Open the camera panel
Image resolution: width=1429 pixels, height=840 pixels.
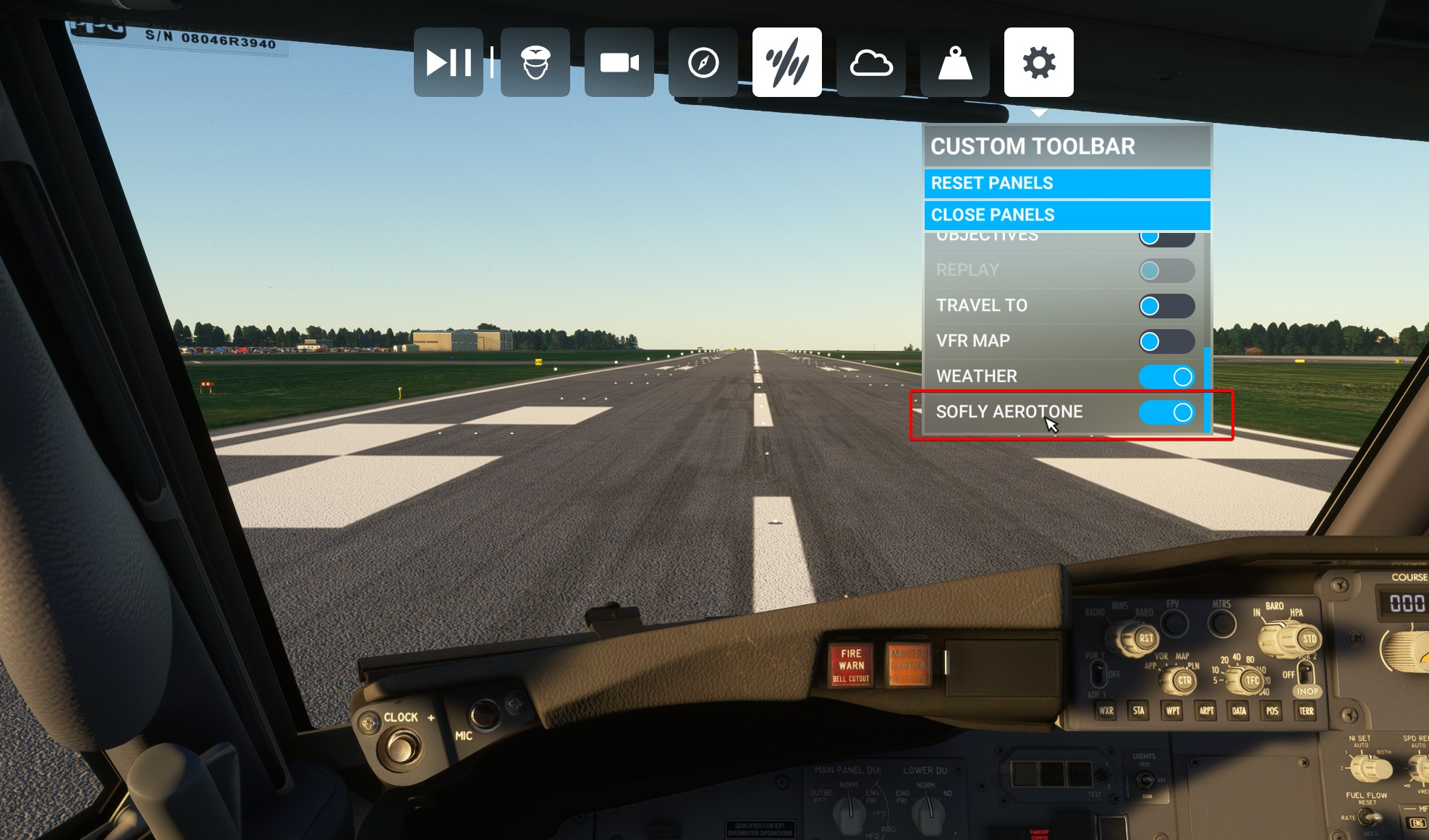pyautogui.click(x=619, y=62)
